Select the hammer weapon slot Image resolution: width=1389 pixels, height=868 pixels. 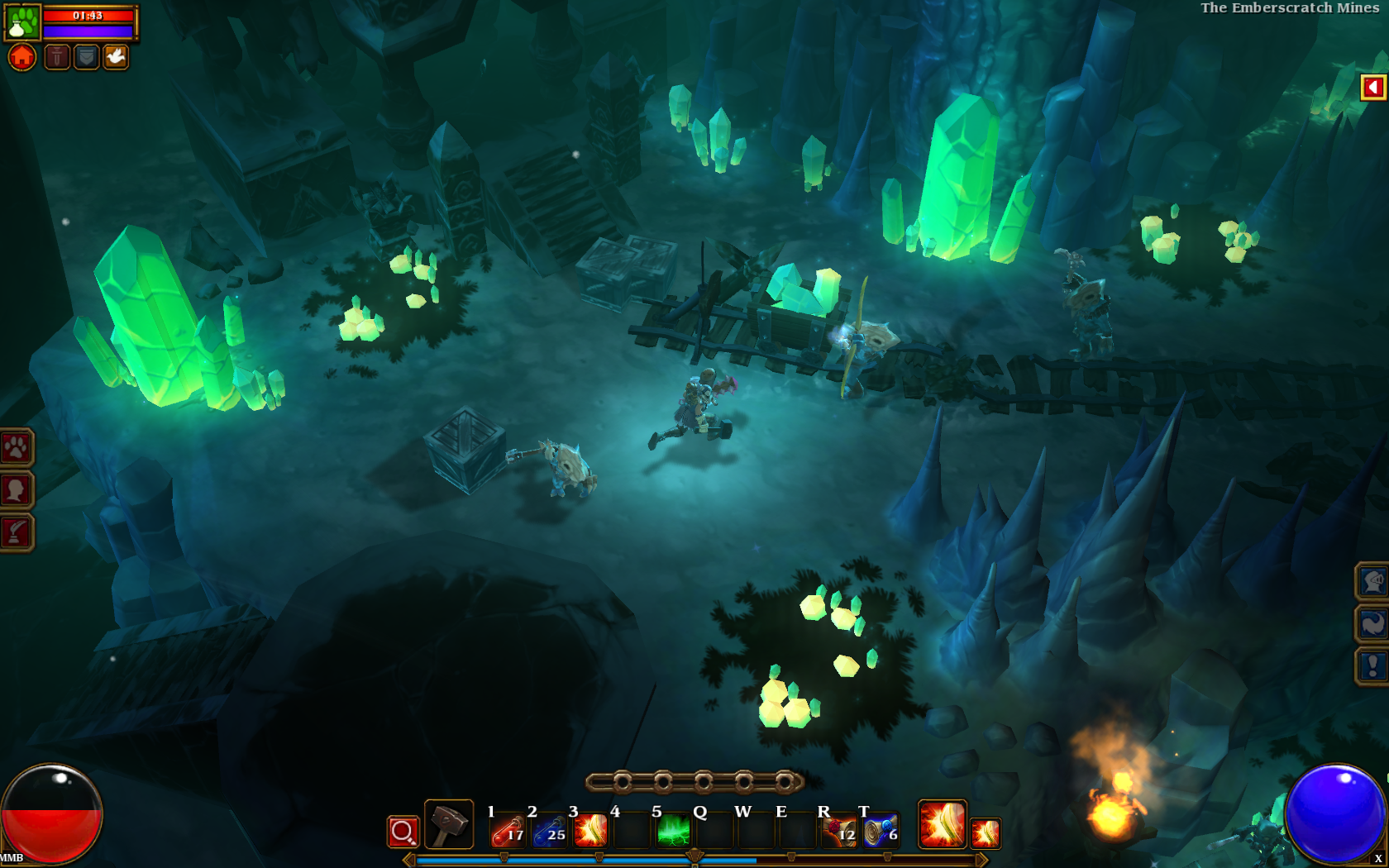coord(449,824)
